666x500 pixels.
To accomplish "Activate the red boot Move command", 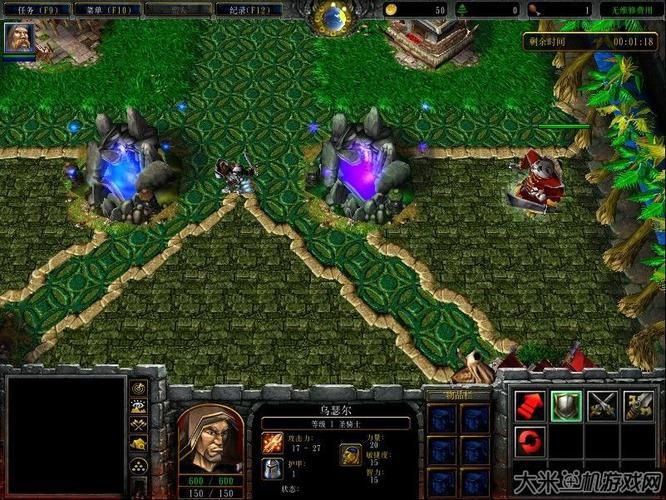I will 529,404.
